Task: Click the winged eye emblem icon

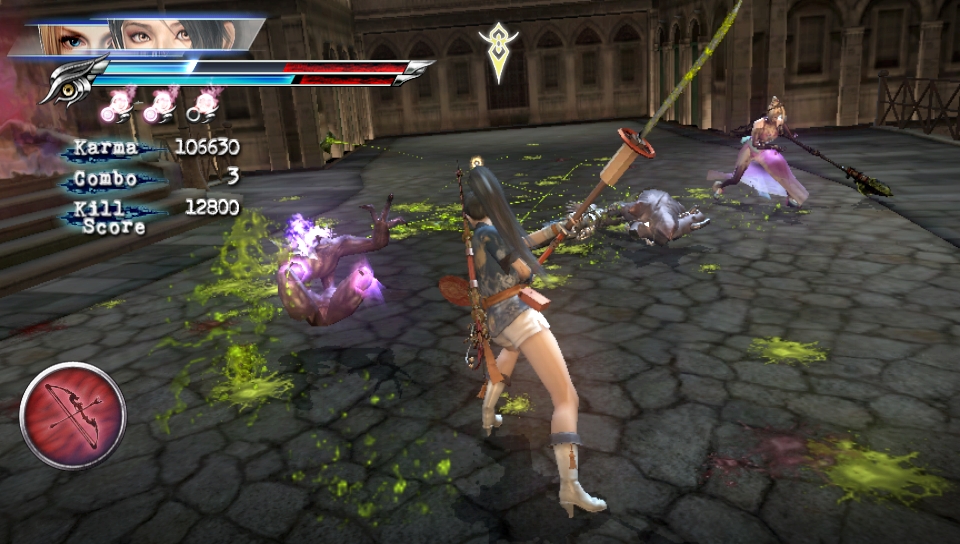Action: coord(72,79)
